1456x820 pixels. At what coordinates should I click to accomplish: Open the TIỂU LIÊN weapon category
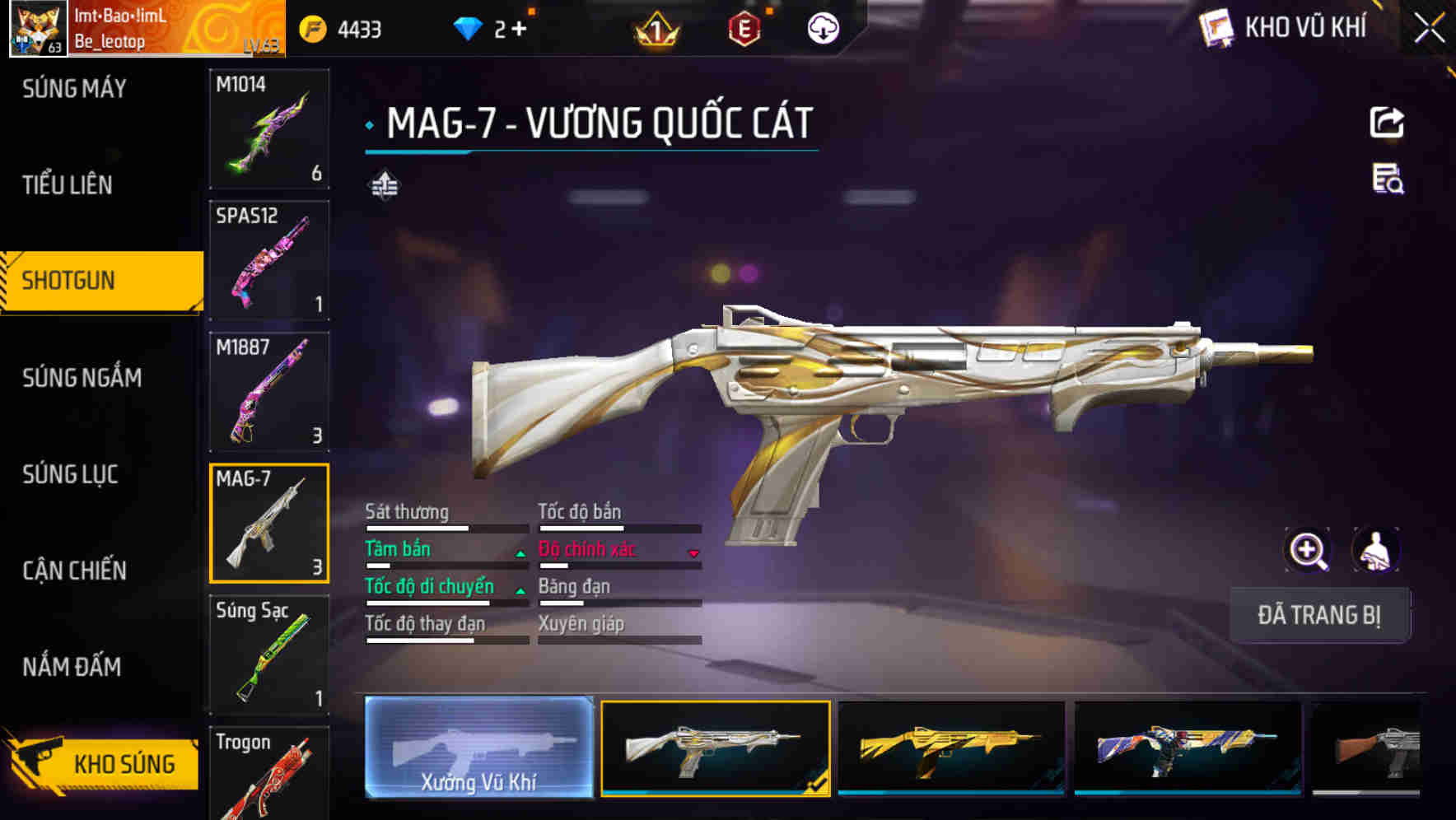point(68,185)
